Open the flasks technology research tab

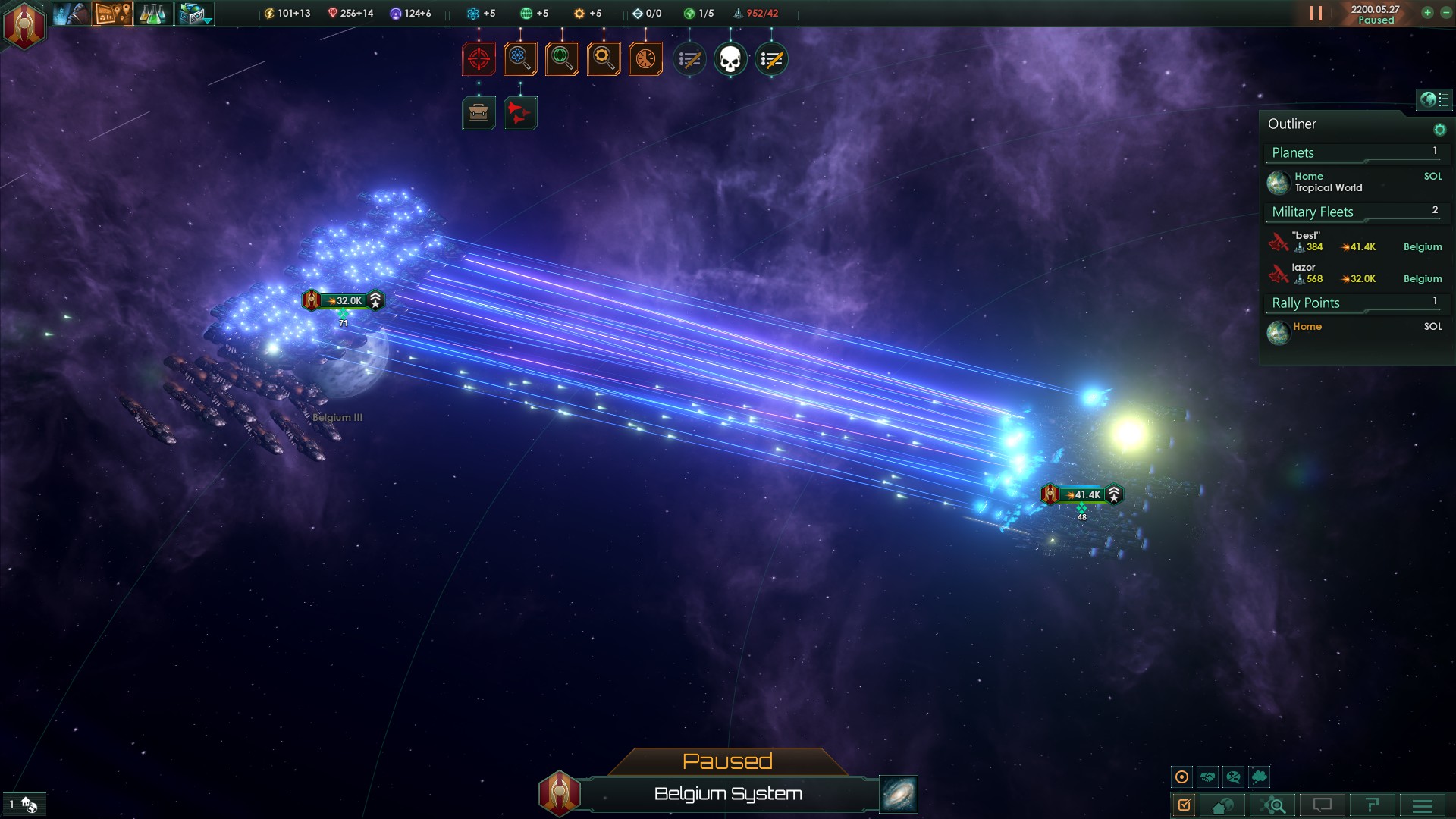point(152,14)
